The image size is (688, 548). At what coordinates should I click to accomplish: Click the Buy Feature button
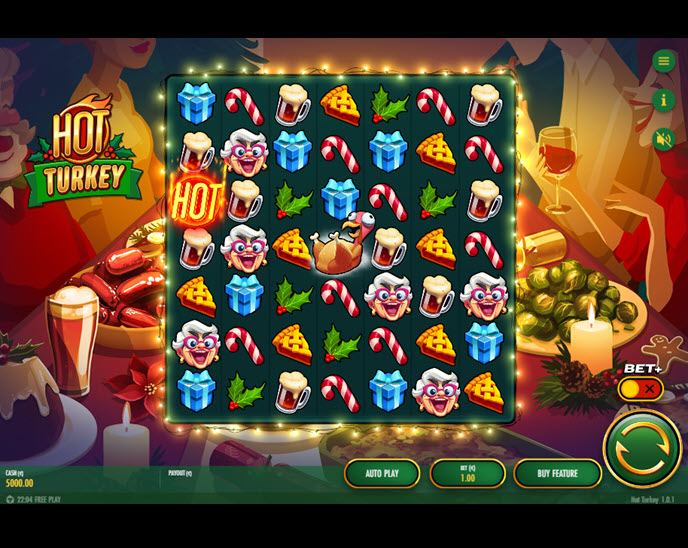tap(557, 473)
